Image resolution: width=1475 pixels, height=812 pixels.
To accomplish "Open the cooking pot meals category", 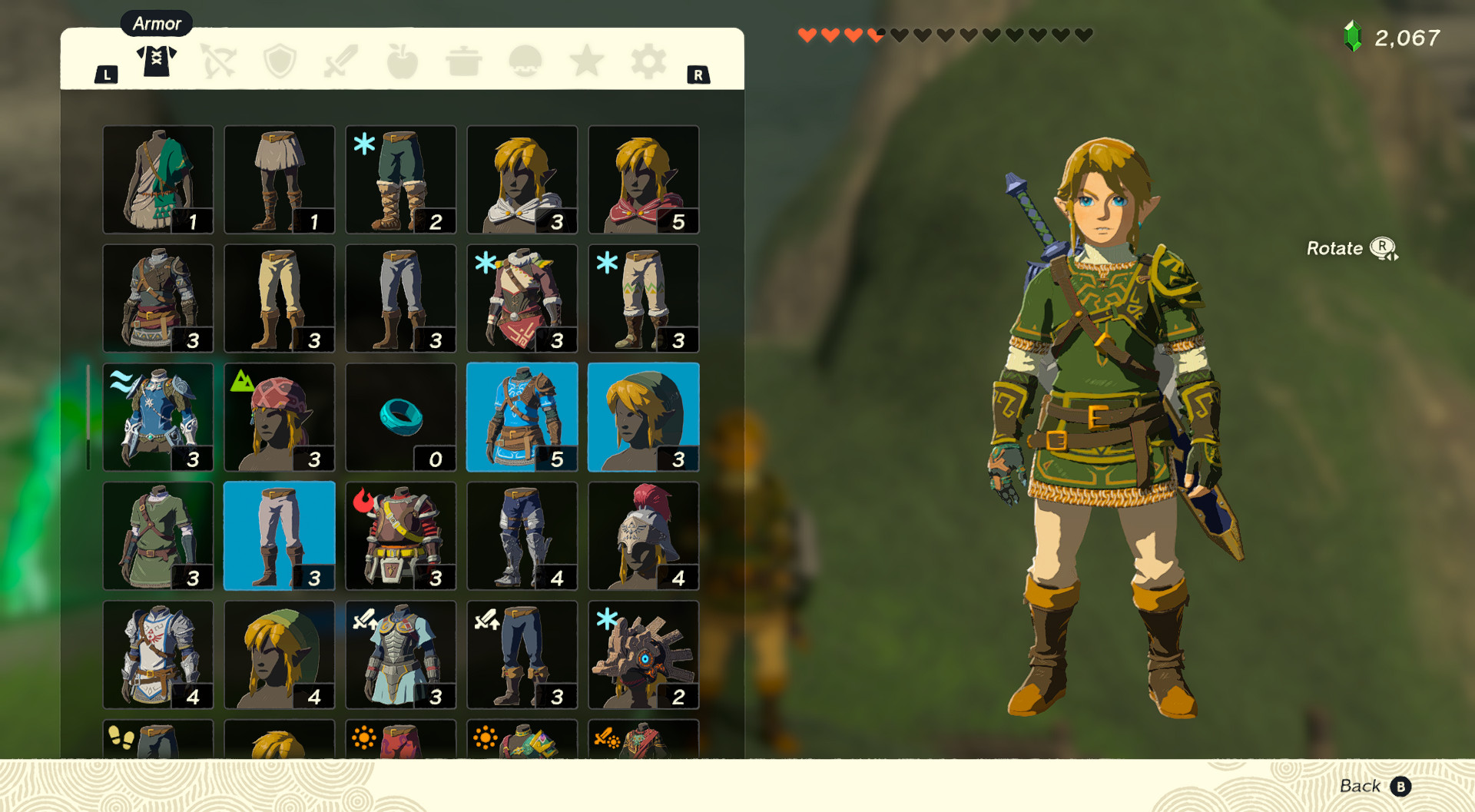I will tap(464, 63).
